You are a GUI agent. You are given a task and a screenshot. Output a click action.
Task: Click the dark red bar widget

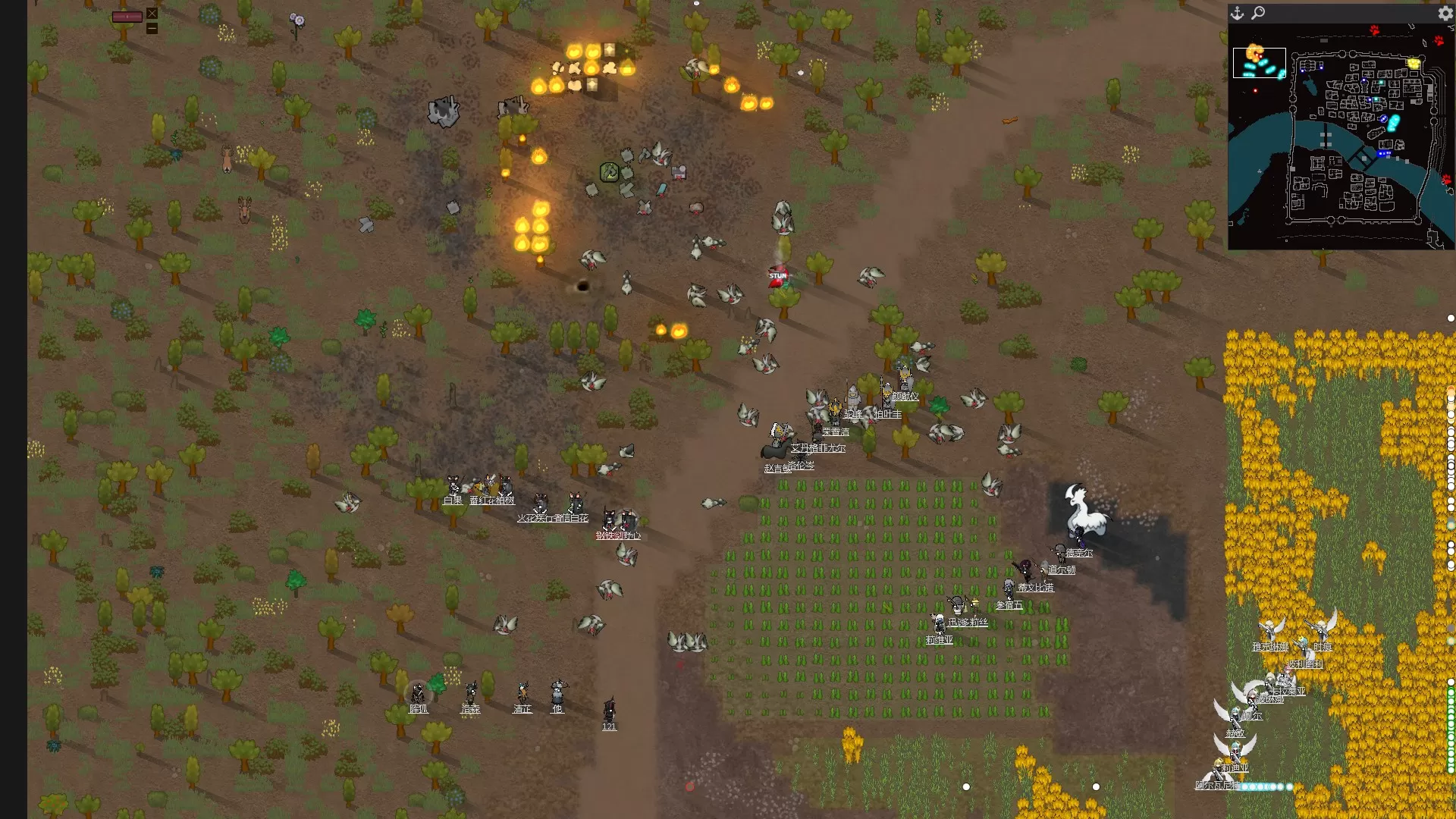[x=127, y=17]
